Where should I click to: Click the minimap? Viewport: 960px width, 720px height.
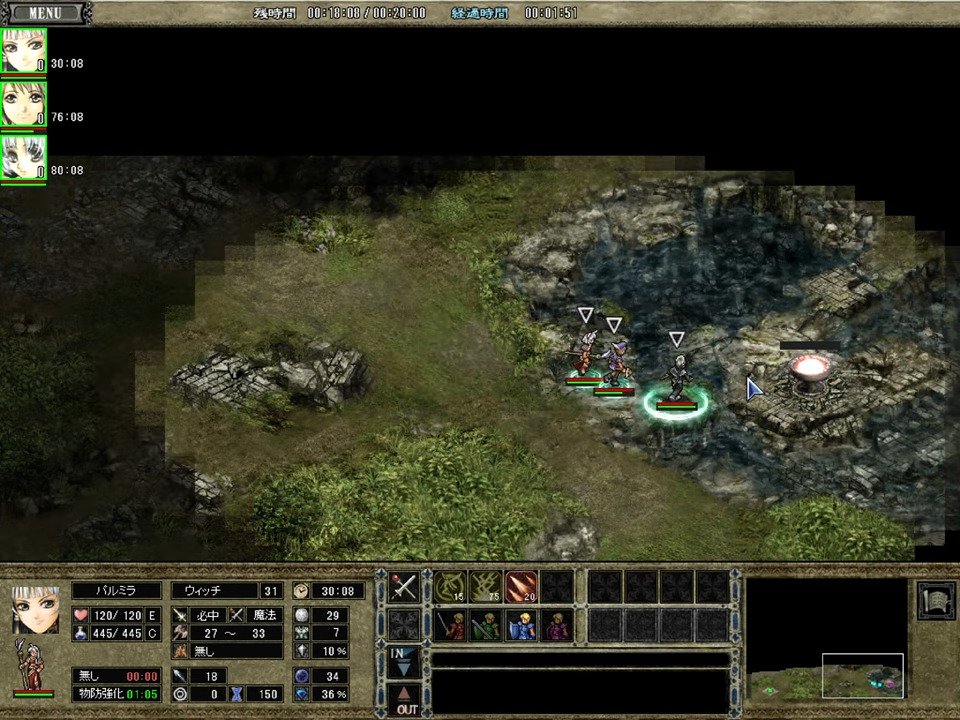[827, 638]
